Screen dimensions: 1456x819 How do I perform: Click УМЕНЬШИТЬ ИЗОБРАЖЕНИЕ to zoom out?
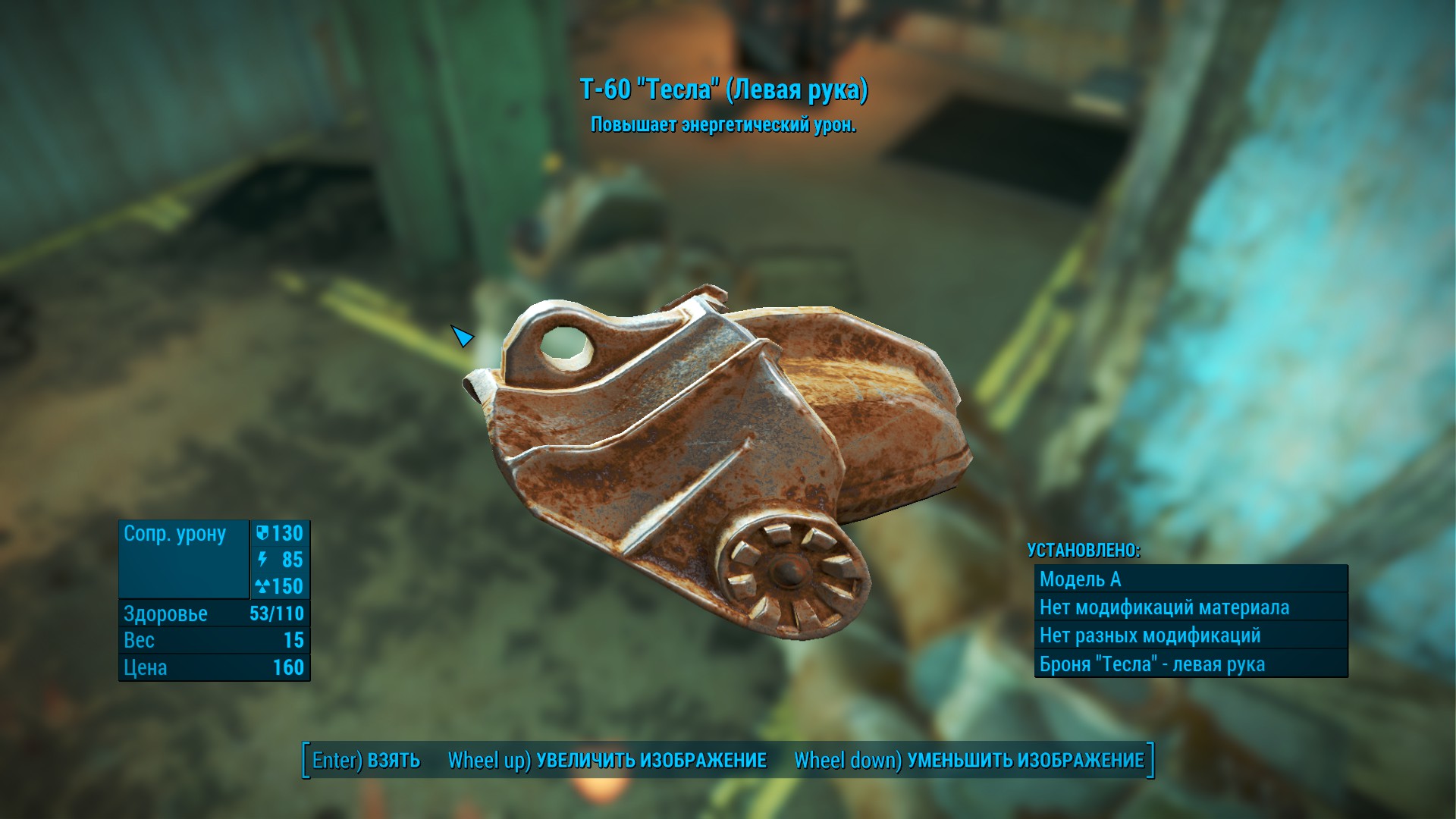[969, 760]
